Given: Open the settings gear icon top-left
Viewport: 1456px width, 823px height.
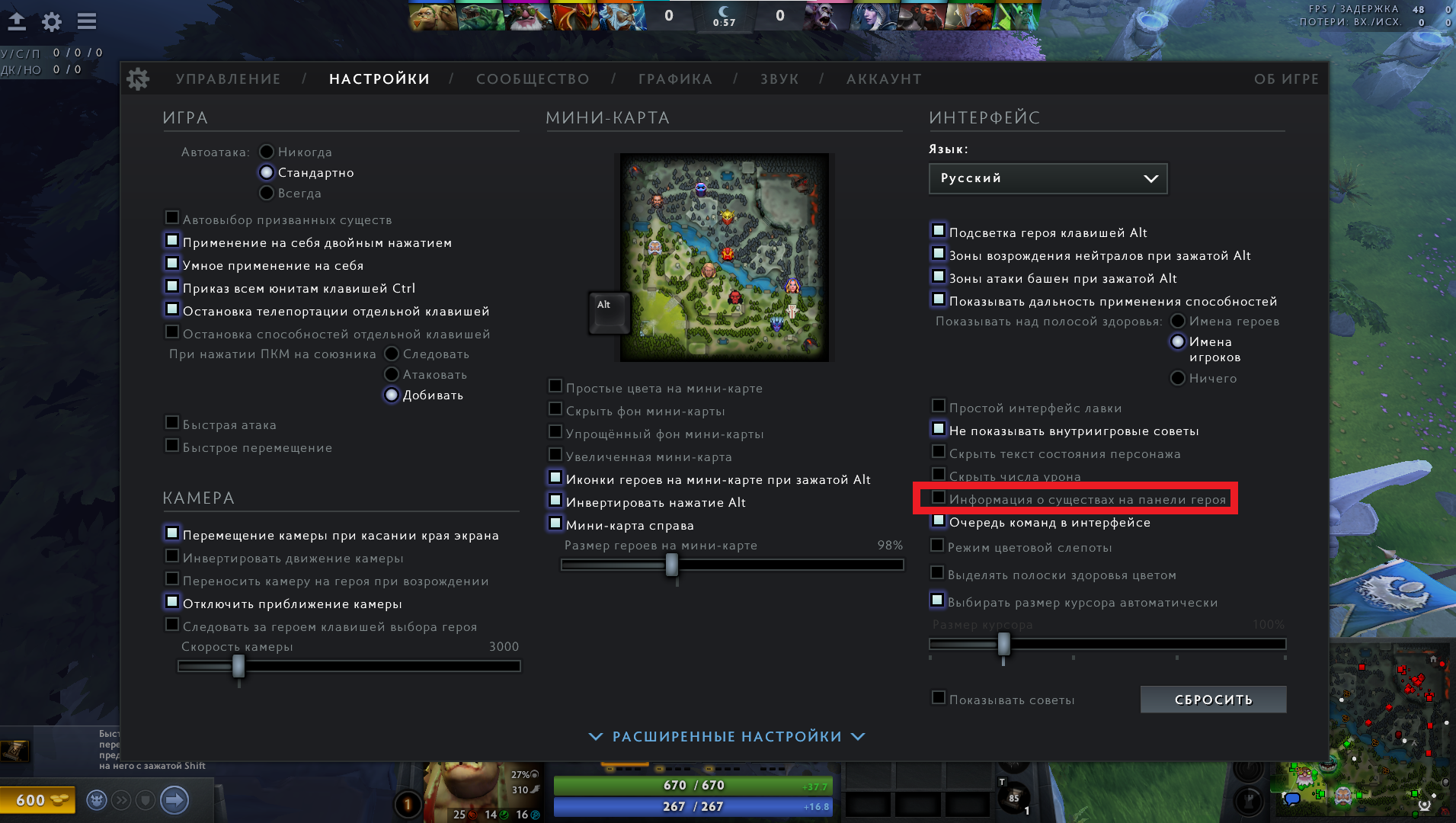Looking at the screenshot, I should coord(51,22).
